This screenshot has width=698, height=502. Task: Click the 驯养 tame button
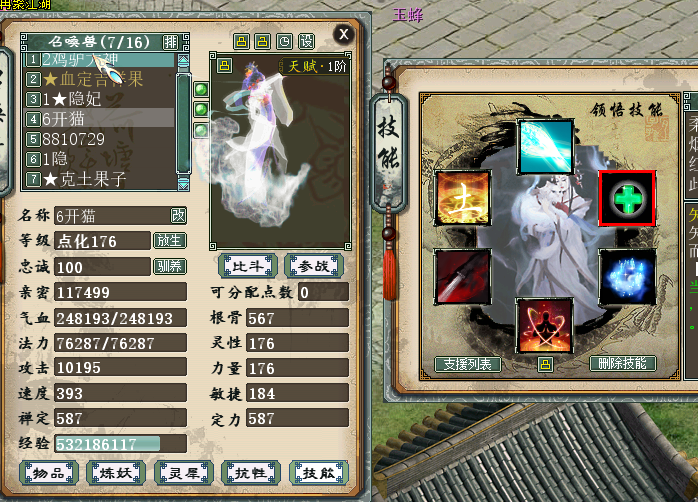[x=169, y=266]
